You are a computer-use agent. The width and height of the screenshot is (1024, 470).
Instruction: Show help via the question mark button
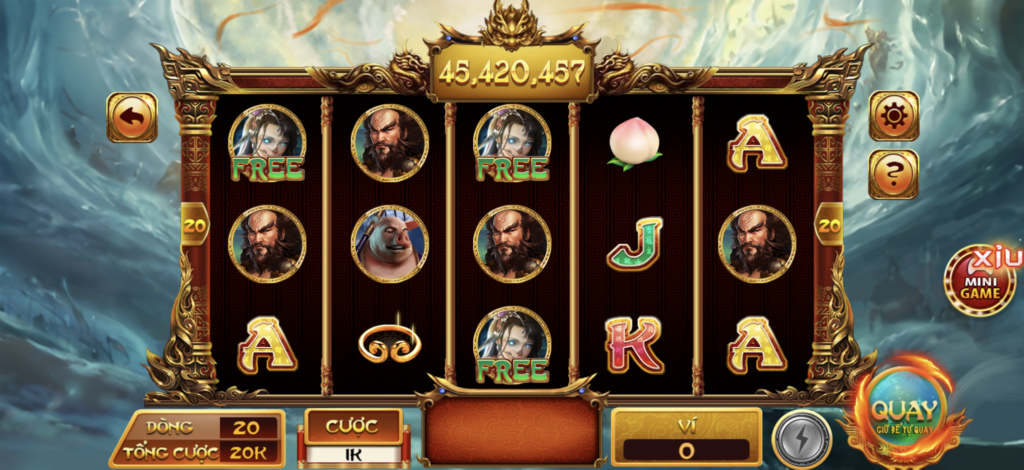pyautogui.click(x=893, y=174)
